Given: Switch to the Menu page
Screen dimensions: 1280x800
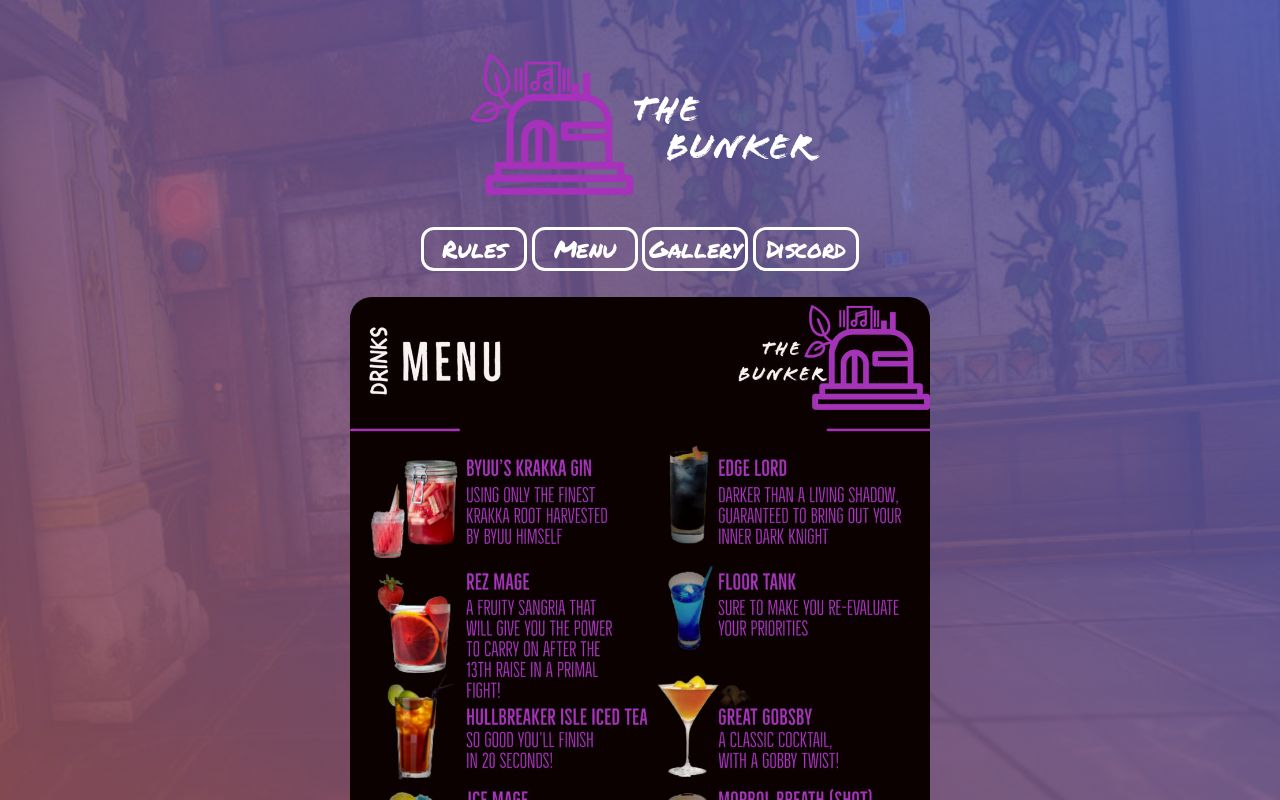Looking at the screenshot, I should coord(584,249).
